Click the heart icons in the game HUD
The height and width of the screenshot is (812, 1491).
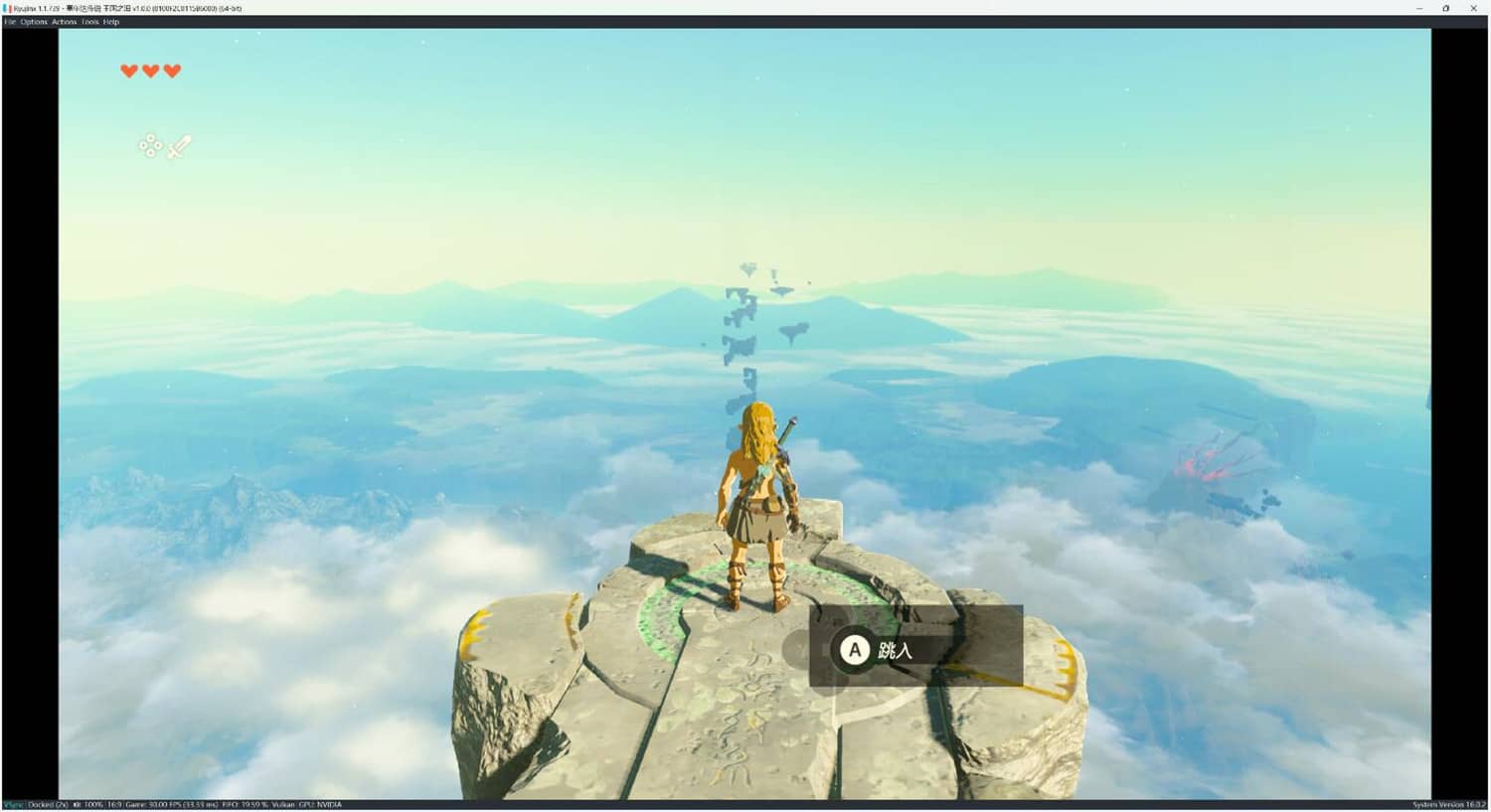coord(150,71)
